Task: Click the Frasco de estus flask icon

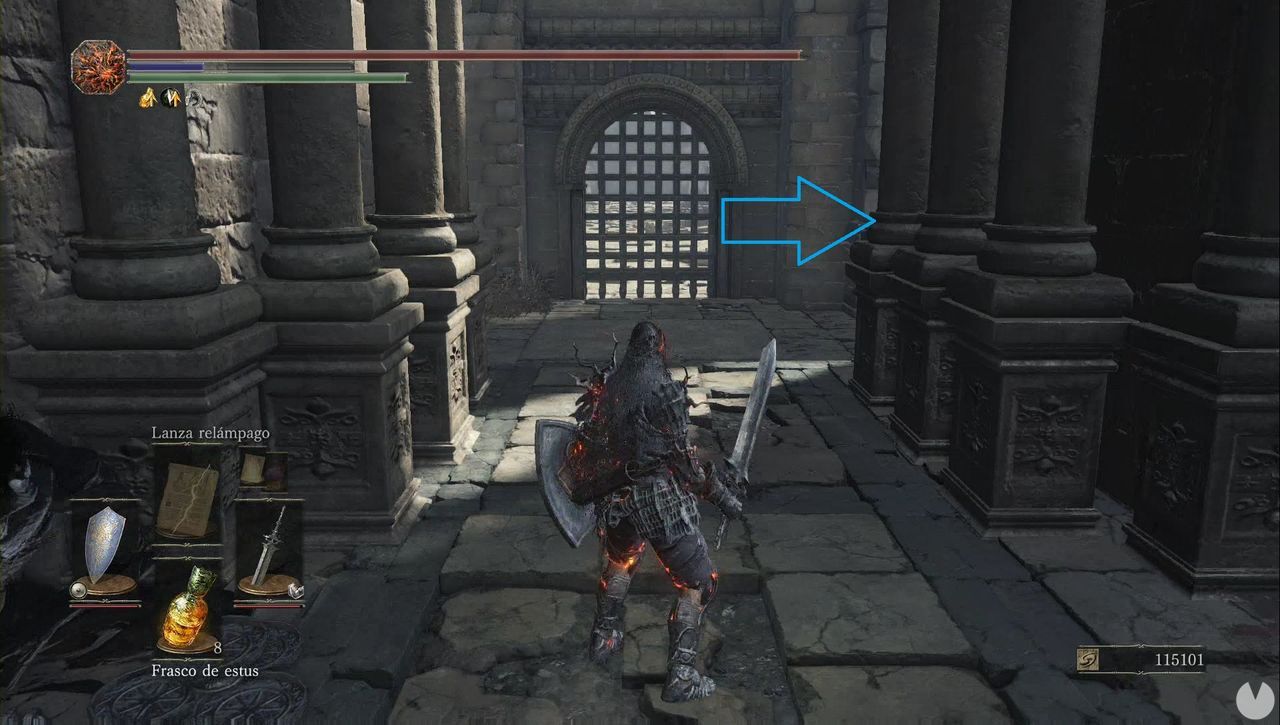Action: click(x=185, y=609)
